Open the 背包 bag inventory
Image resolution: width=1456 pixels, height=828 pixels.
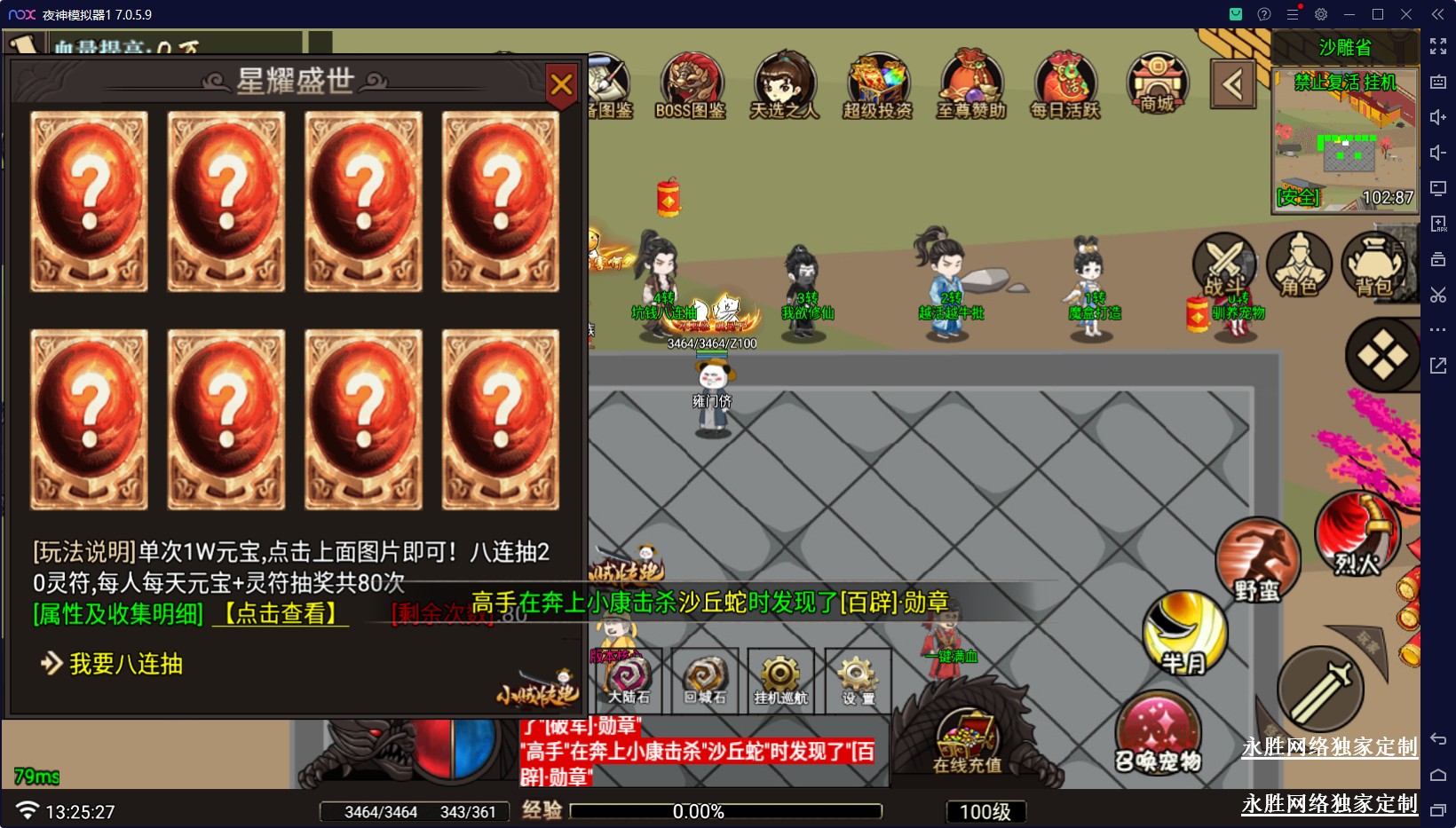(x=1373, y=264)
